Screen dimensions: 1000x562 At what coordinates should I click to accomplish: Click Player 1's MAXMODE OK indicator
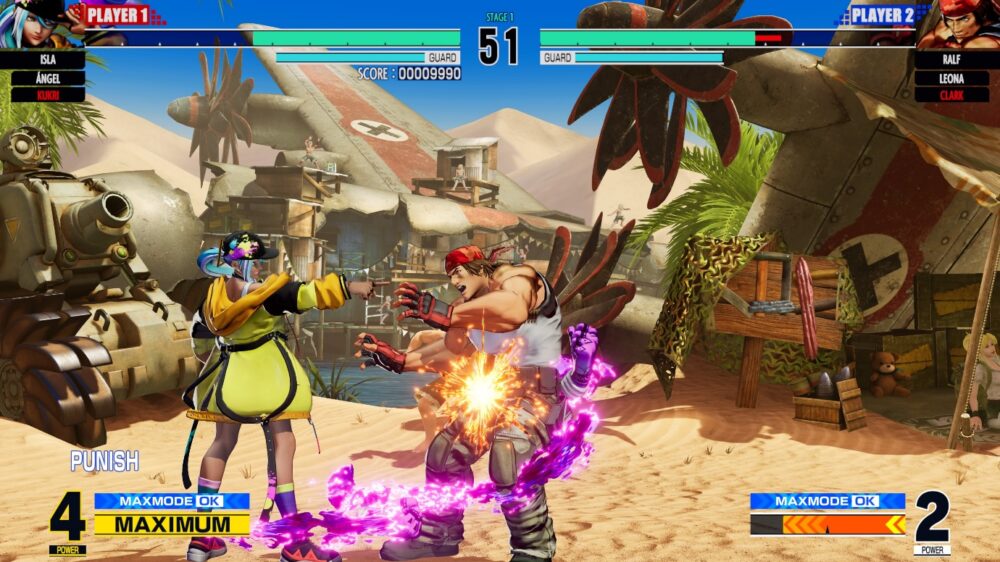click(172, 501)
